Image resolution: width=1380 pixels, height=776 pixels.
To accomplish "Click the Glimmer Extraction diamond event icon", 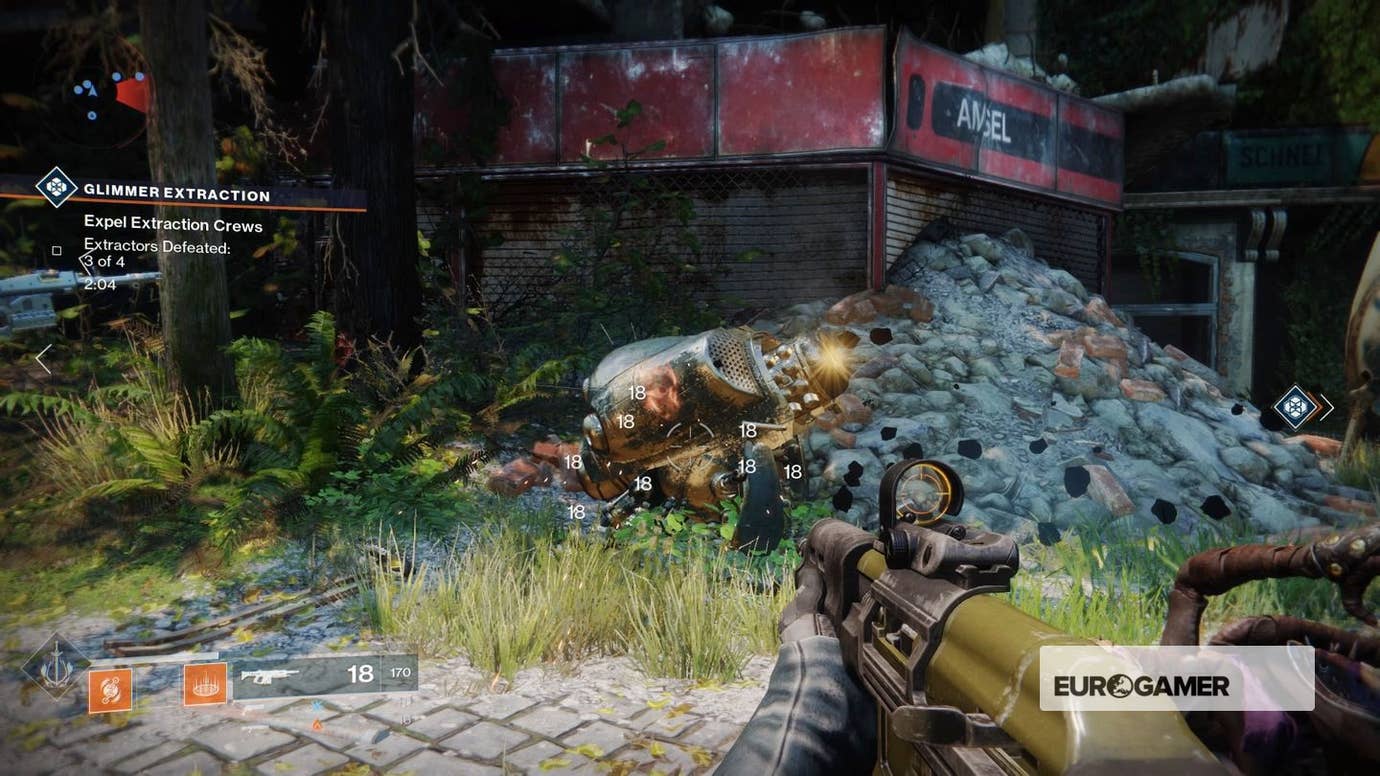I will click(56, 187).
